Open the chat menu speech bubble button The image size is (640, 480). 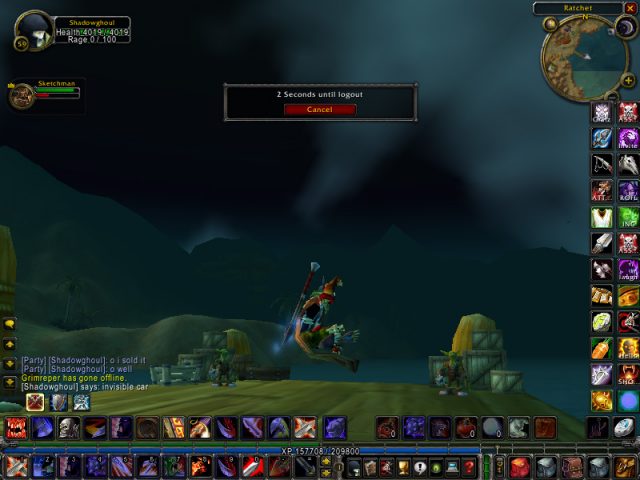(8, 324)
